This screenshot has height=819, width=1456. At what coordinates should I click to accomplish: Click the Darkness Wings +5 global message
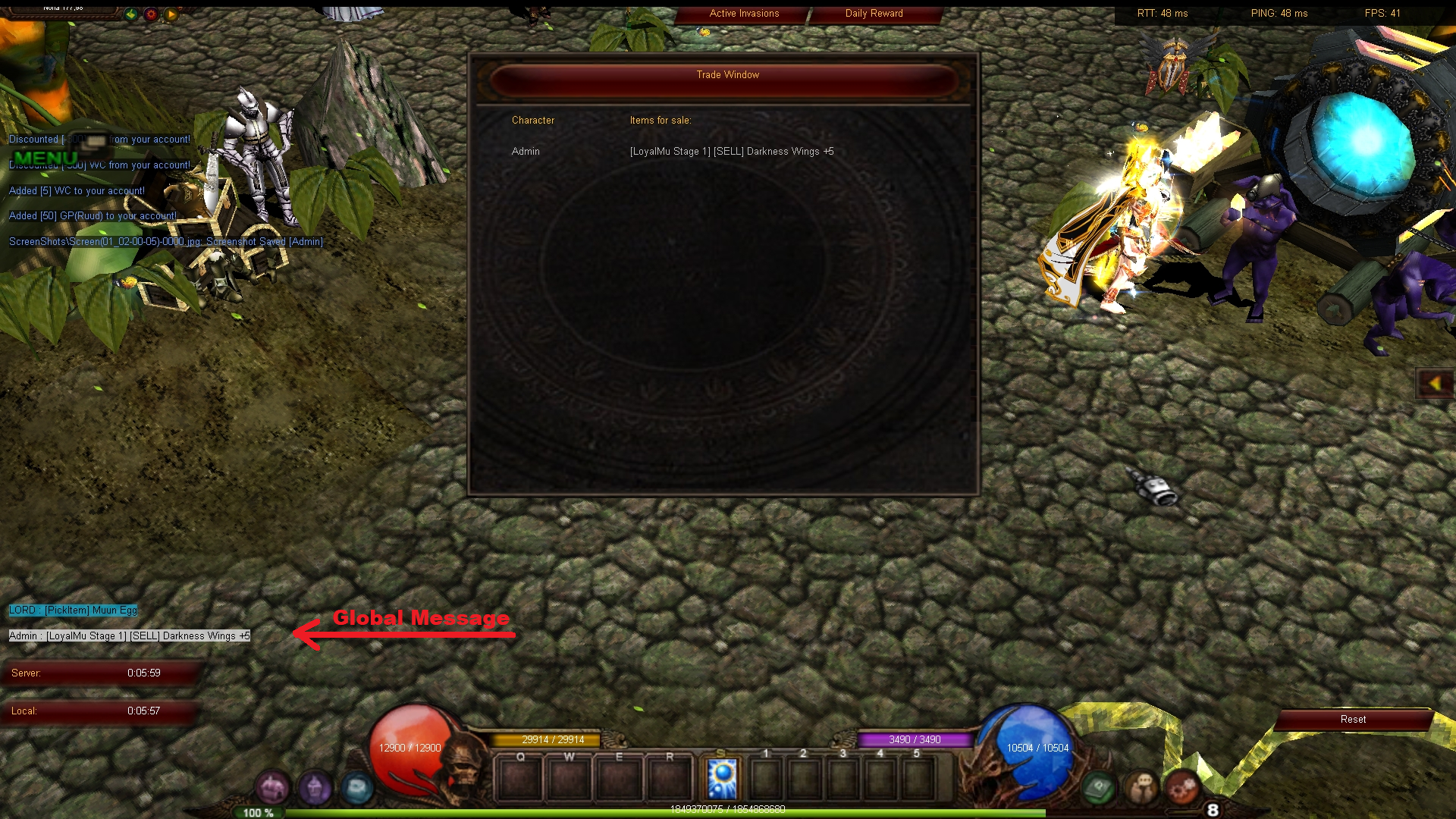128,635
